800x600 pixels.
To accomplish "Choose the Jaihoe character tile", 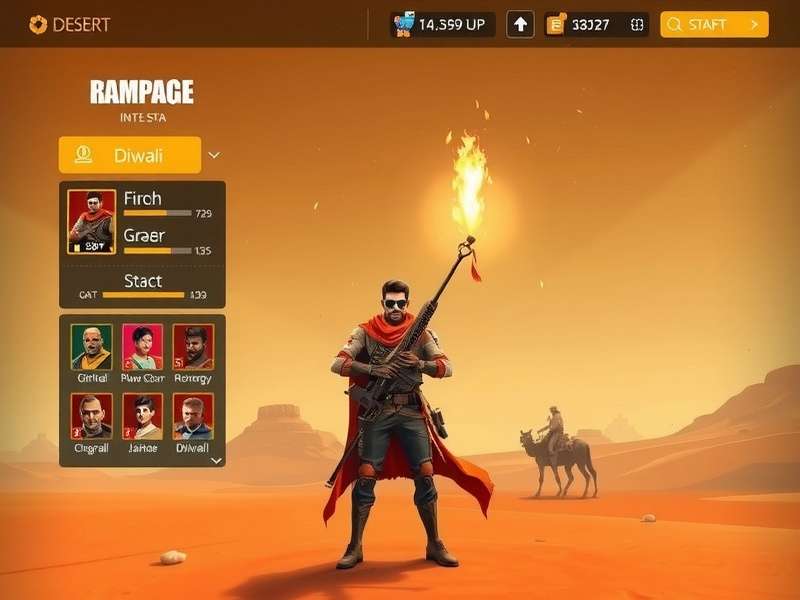I will click(x=142, y=415).
